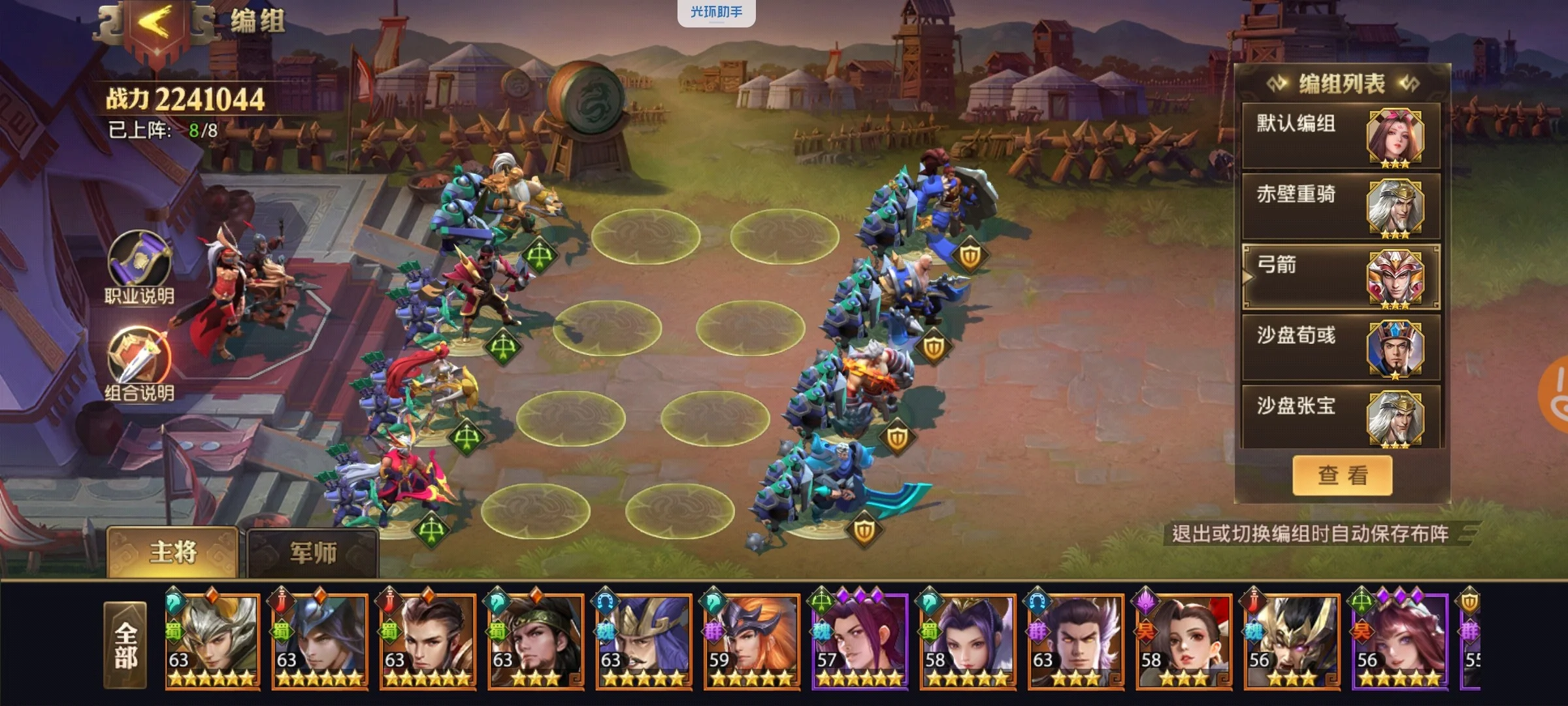Select the pink-haired level 56 Wu hero
Viewport: 1568px width, 706px height.
1399,641
